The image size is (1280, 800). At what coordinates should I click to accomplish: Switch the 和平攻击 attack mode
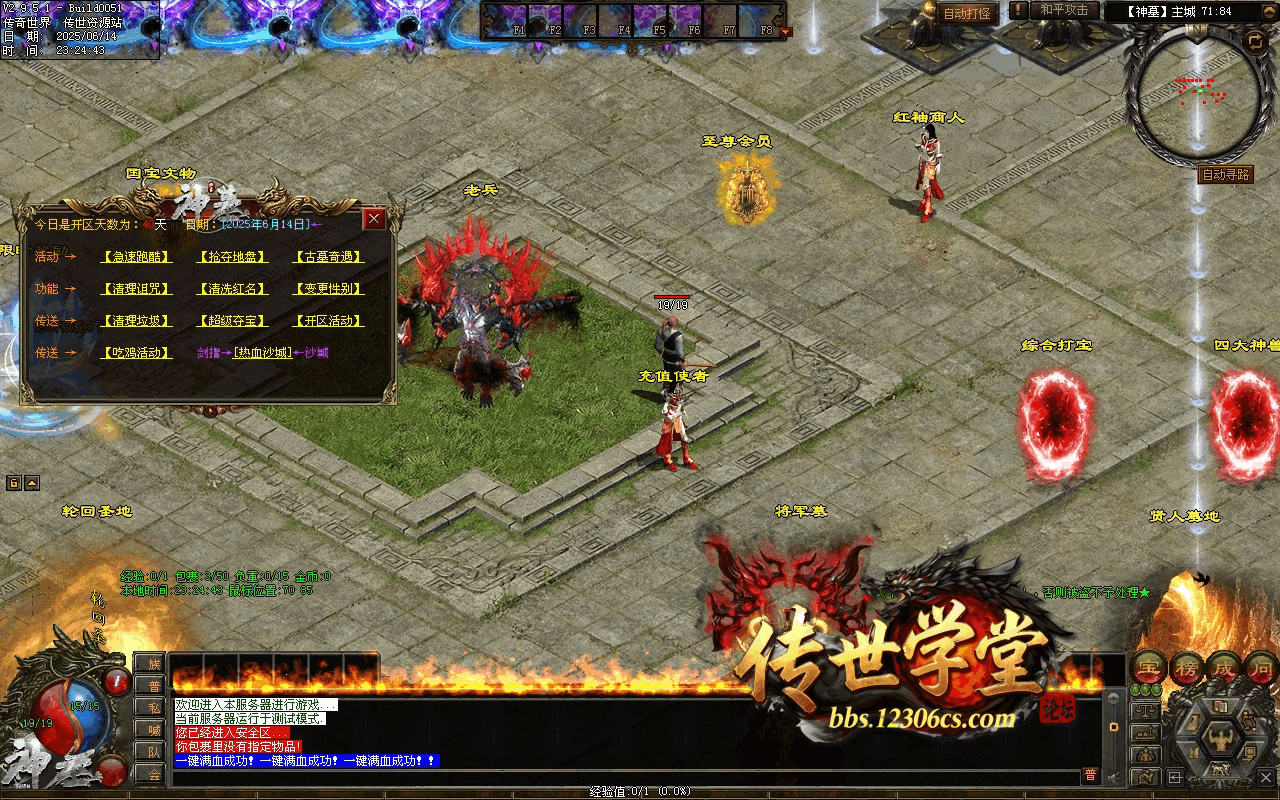coord(1063,10)
